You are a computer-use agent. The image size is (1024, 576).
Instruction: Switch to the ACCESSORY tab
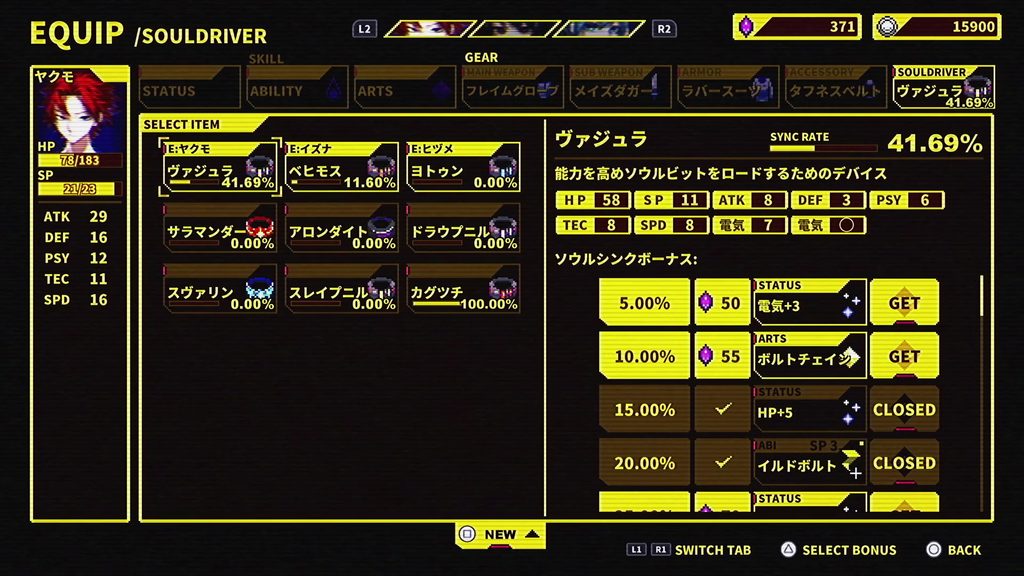click(x=836, y=89)
